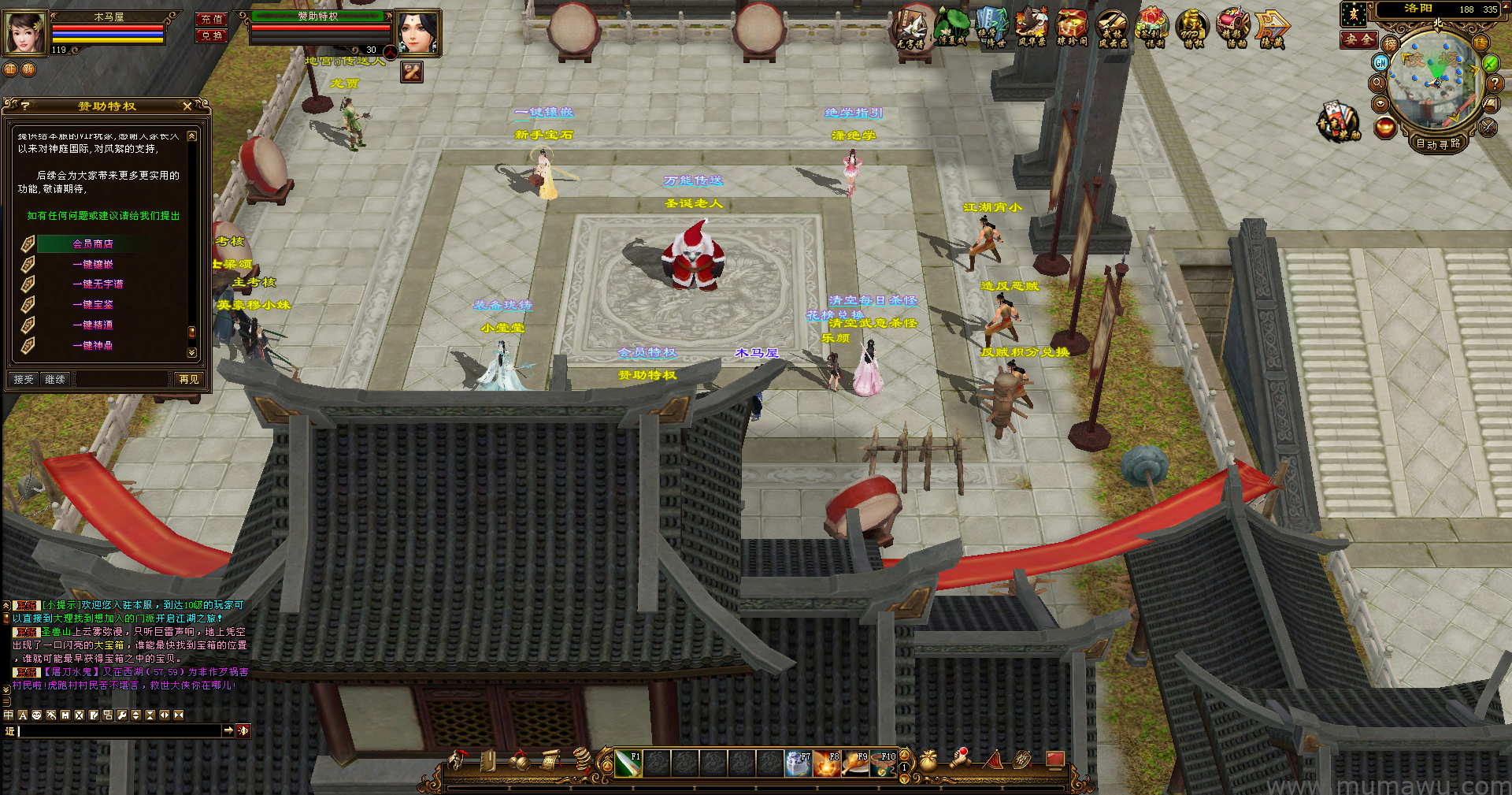This screenshot has height=795, width=1512.
Task: Open the 无字谱 top menu icon
Action: (x=911, y=28)
